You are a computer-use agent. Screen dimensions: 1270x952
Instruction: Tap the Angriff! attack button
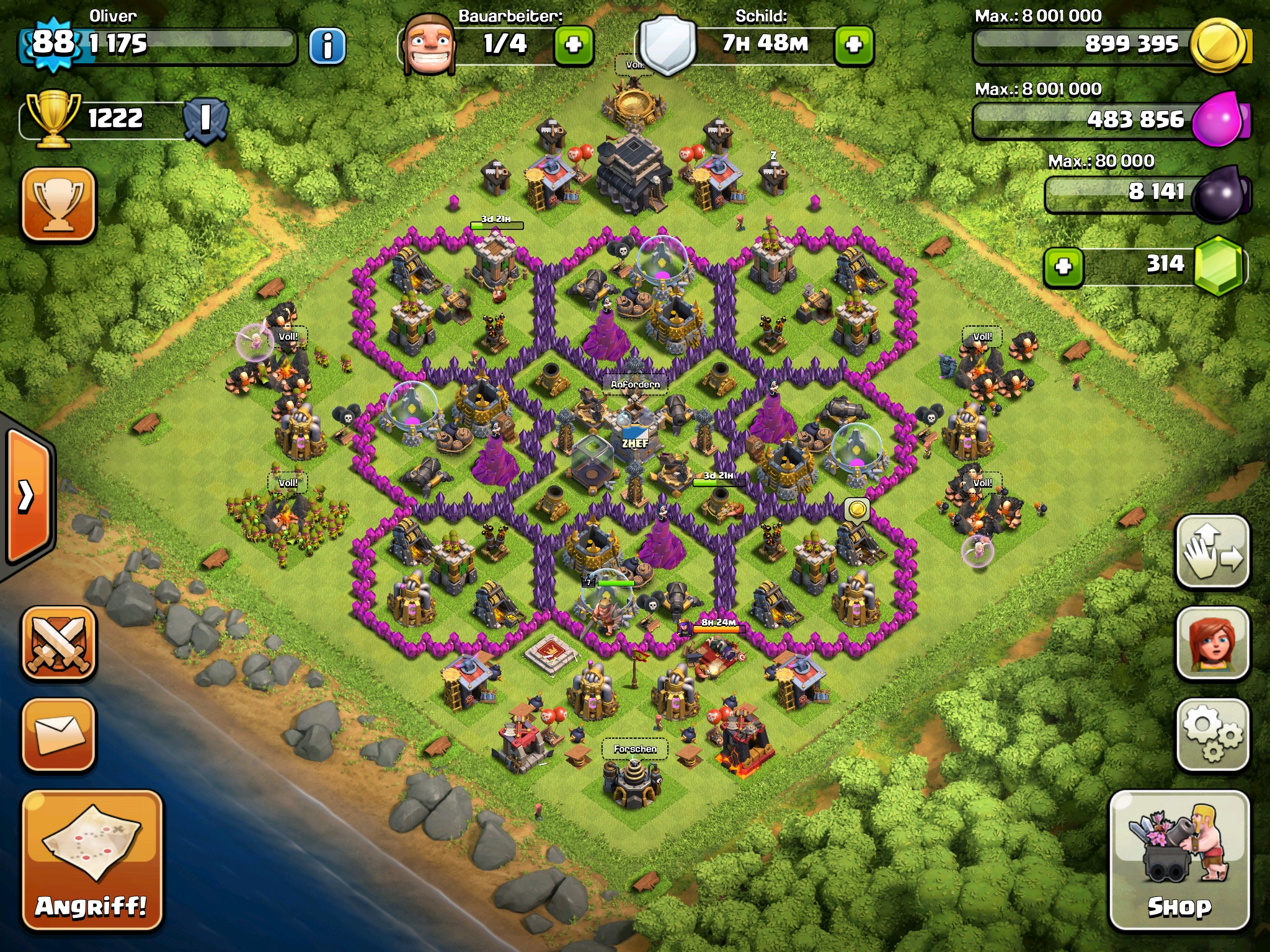pos(92,862)
